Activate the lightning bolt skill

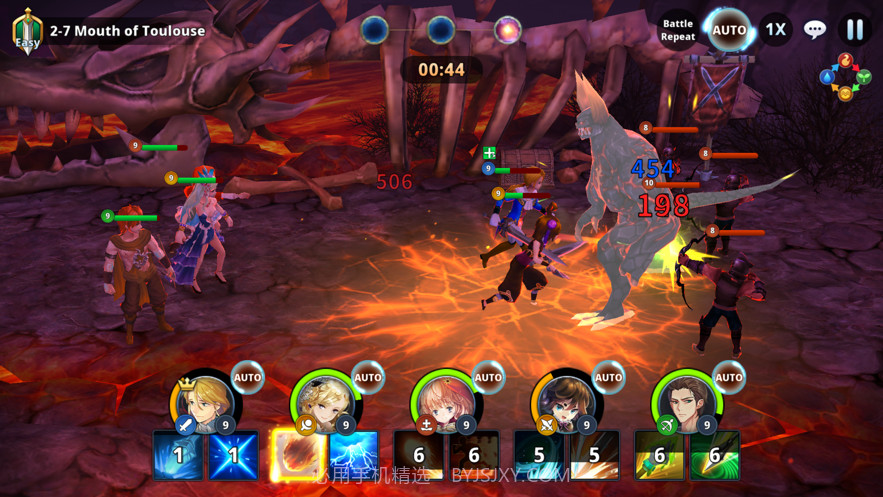353,456
